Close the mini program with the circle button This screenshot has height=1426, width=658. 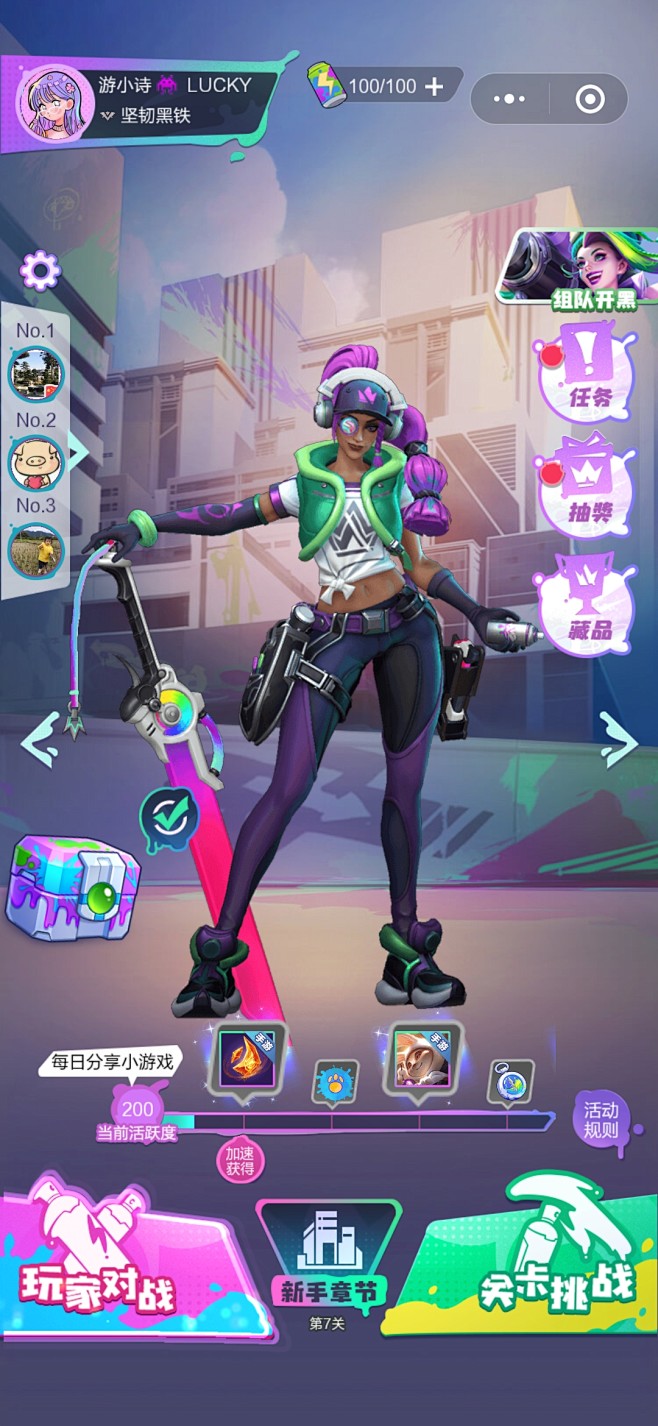pos(590,99)
